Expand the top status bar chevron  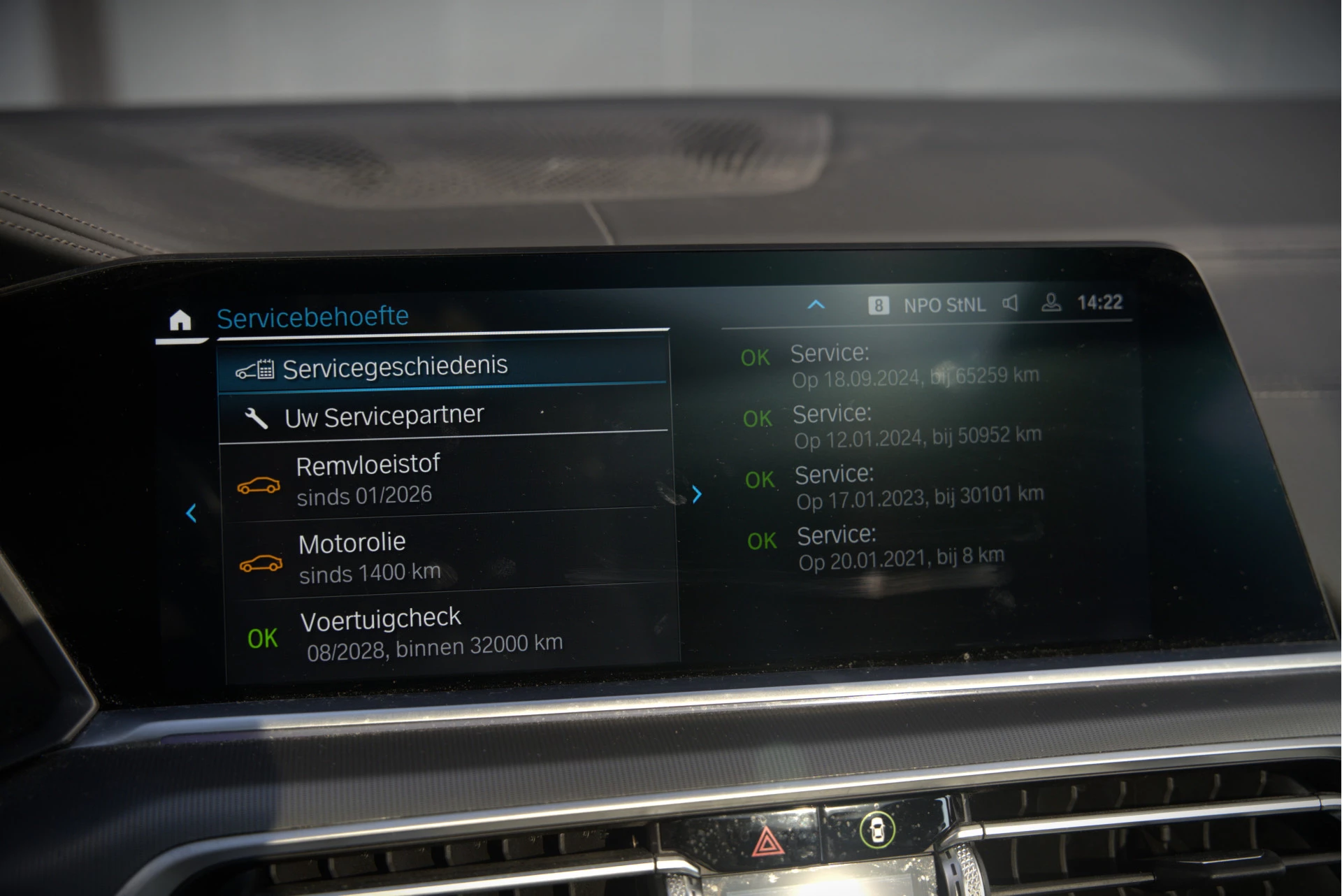click(x=816, y=305)
